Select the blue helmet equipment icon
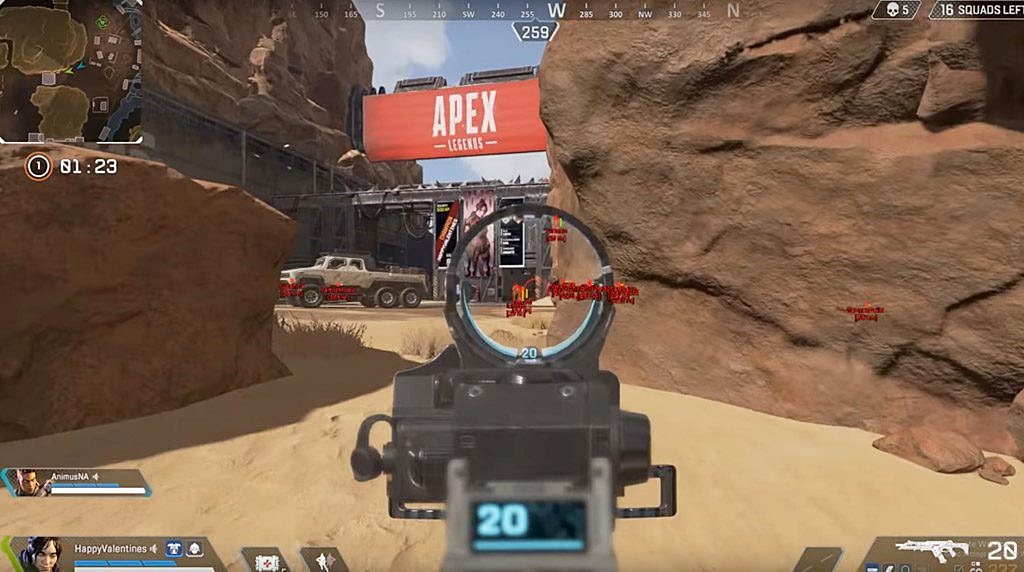The width and height of the screenshot is (1024, 572). pyautogui.click(x=173, y=549)
